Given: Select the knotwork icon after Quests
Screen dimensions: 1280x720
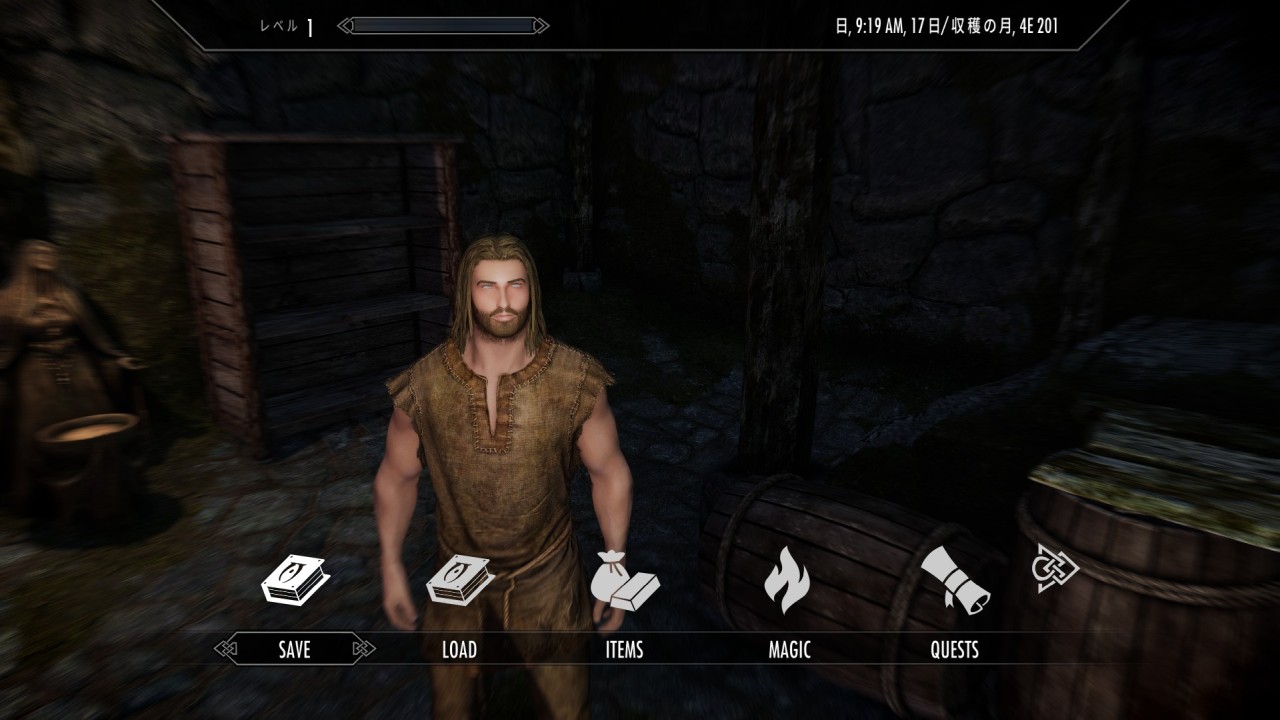Looking at the screenshot, I should [1055, 568].
